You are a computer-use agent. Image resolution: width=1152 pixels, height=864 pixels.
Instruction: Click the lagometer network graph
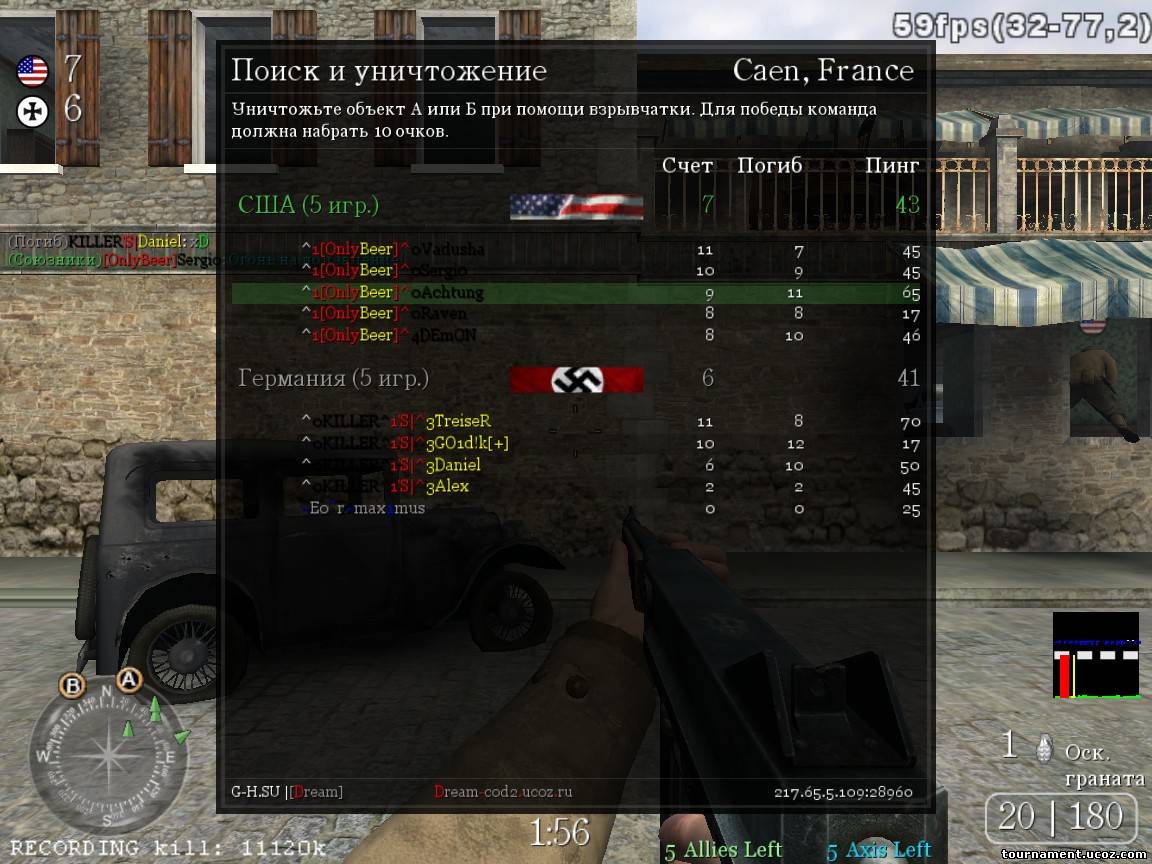pyautogui.click(x=1096, y=655)
